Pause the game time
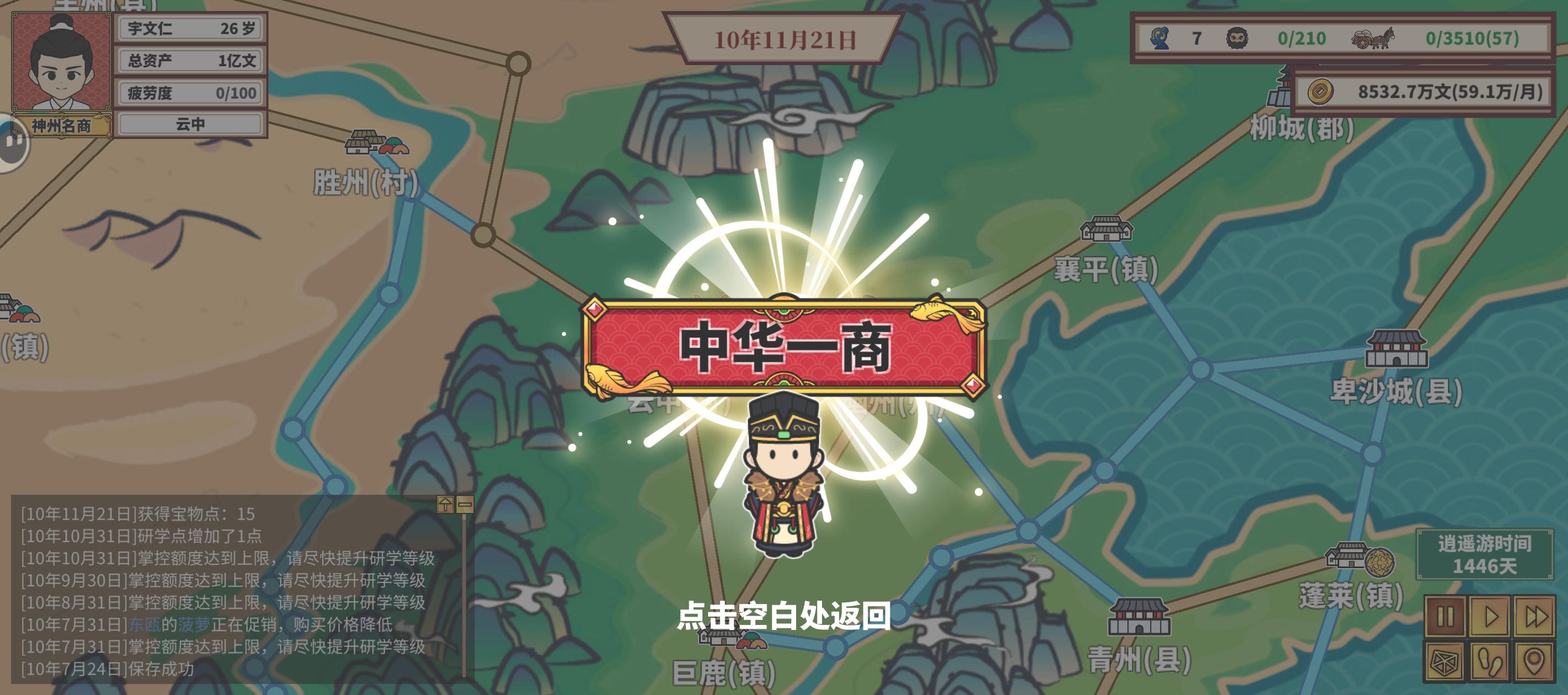This screenshot has height=695, width=1568. click(1445, 616)
